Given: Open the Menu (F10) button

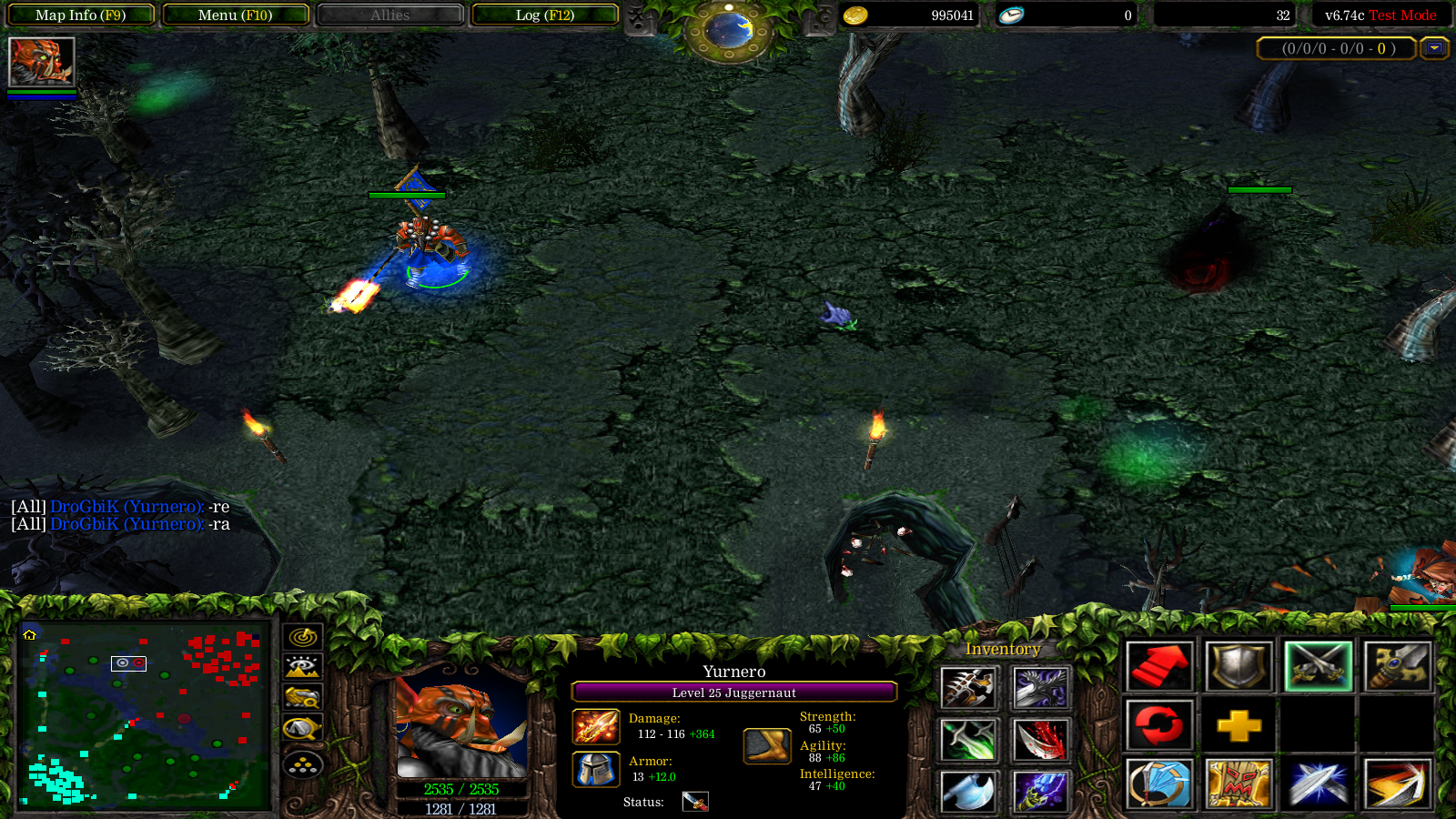Looking at the screenshot, I should click(235, 15).
